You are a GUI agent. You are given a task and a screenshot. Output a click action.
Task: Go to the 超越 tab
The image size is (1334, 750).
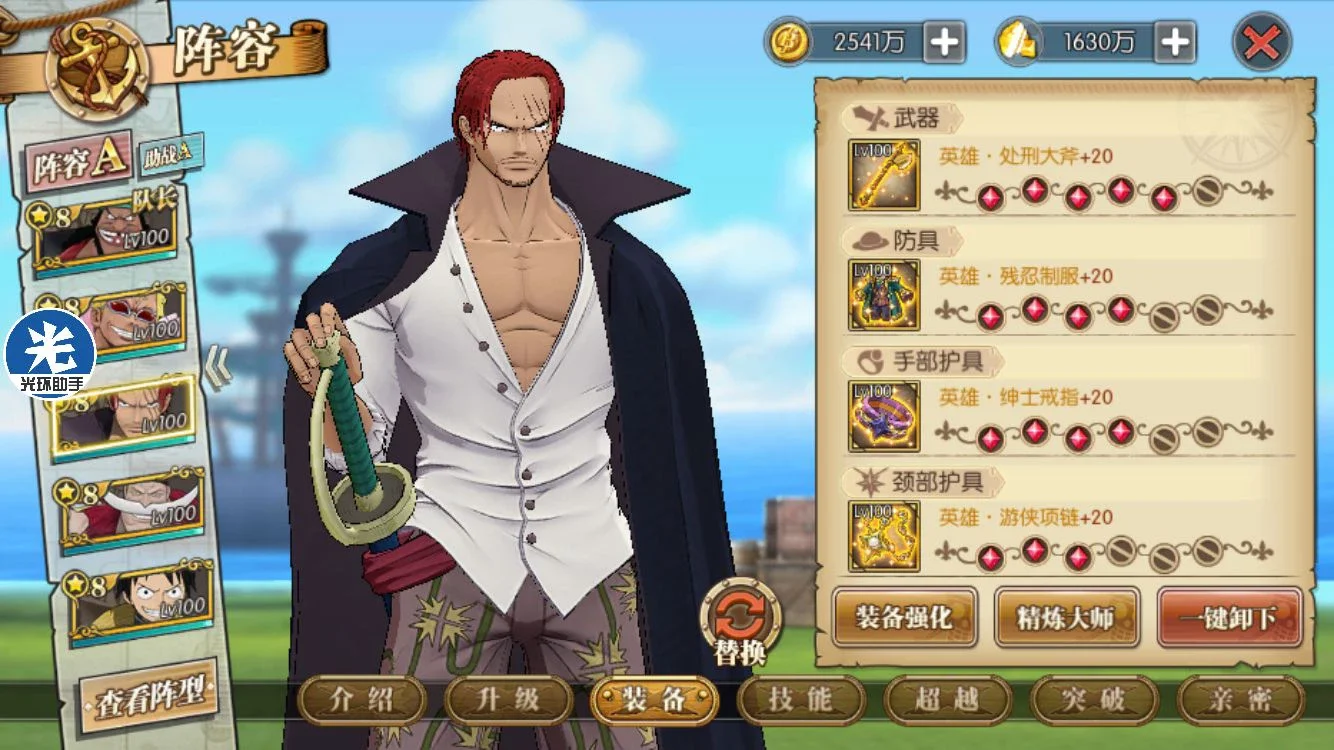click(947, 699)
